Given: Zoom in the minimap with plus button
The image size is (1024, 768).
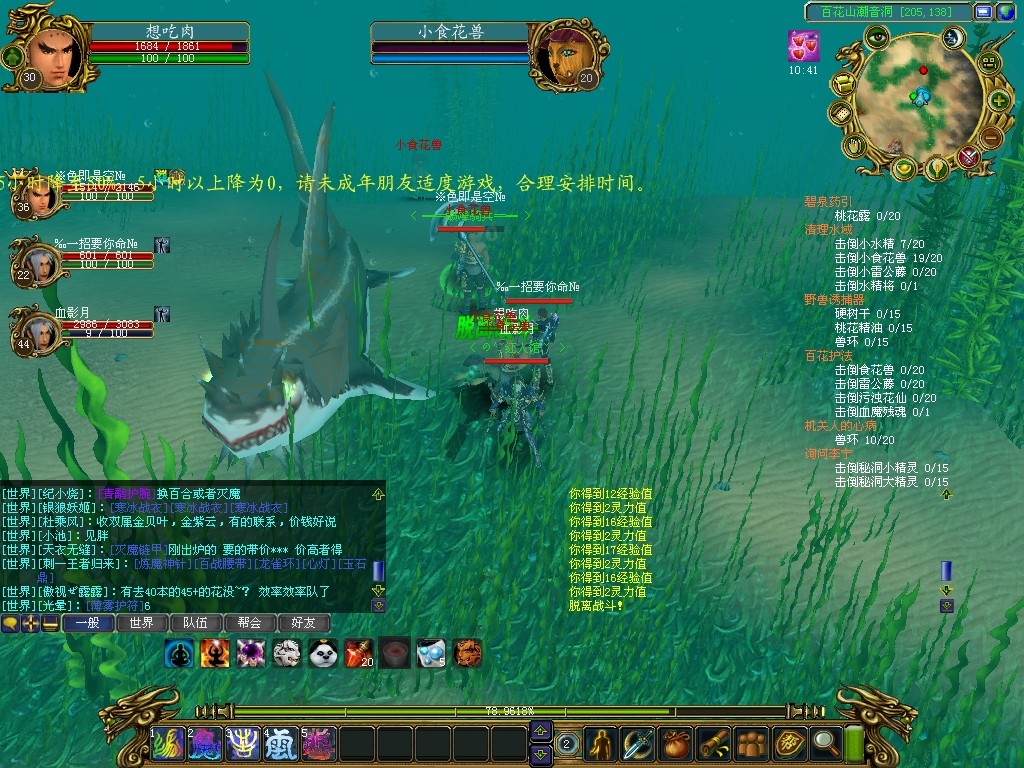Looking at the screenshot, I should point(998,101).
